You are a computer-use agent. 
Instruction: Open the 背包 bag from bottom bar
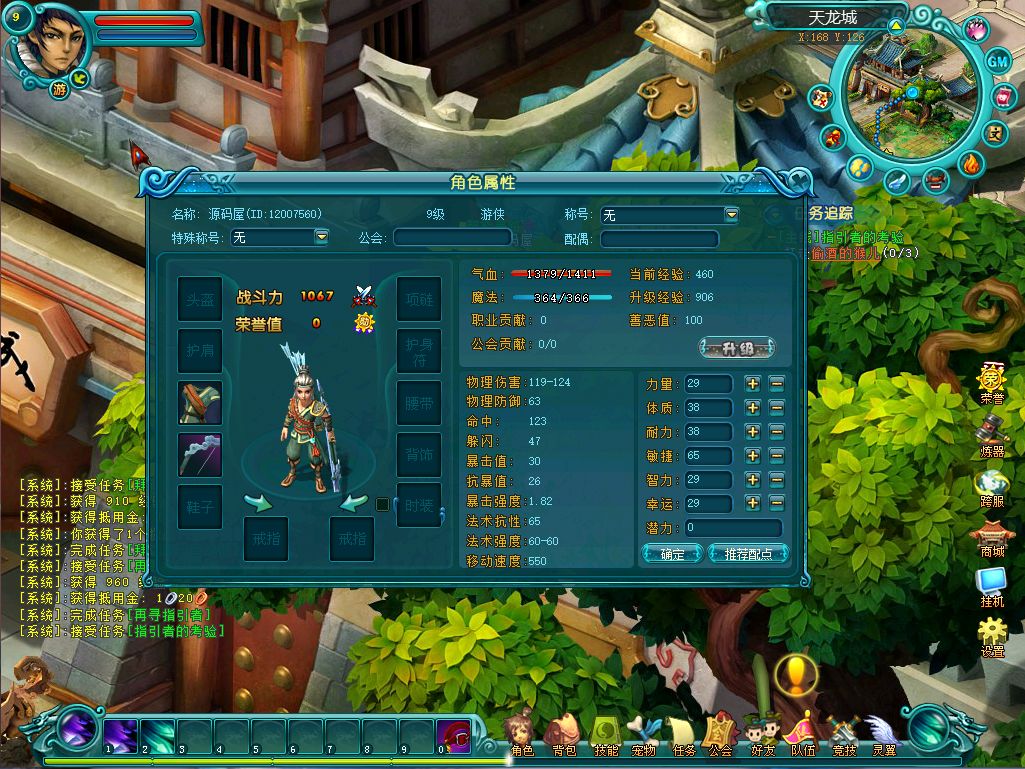pyautogui.click(x=564, y=736)
